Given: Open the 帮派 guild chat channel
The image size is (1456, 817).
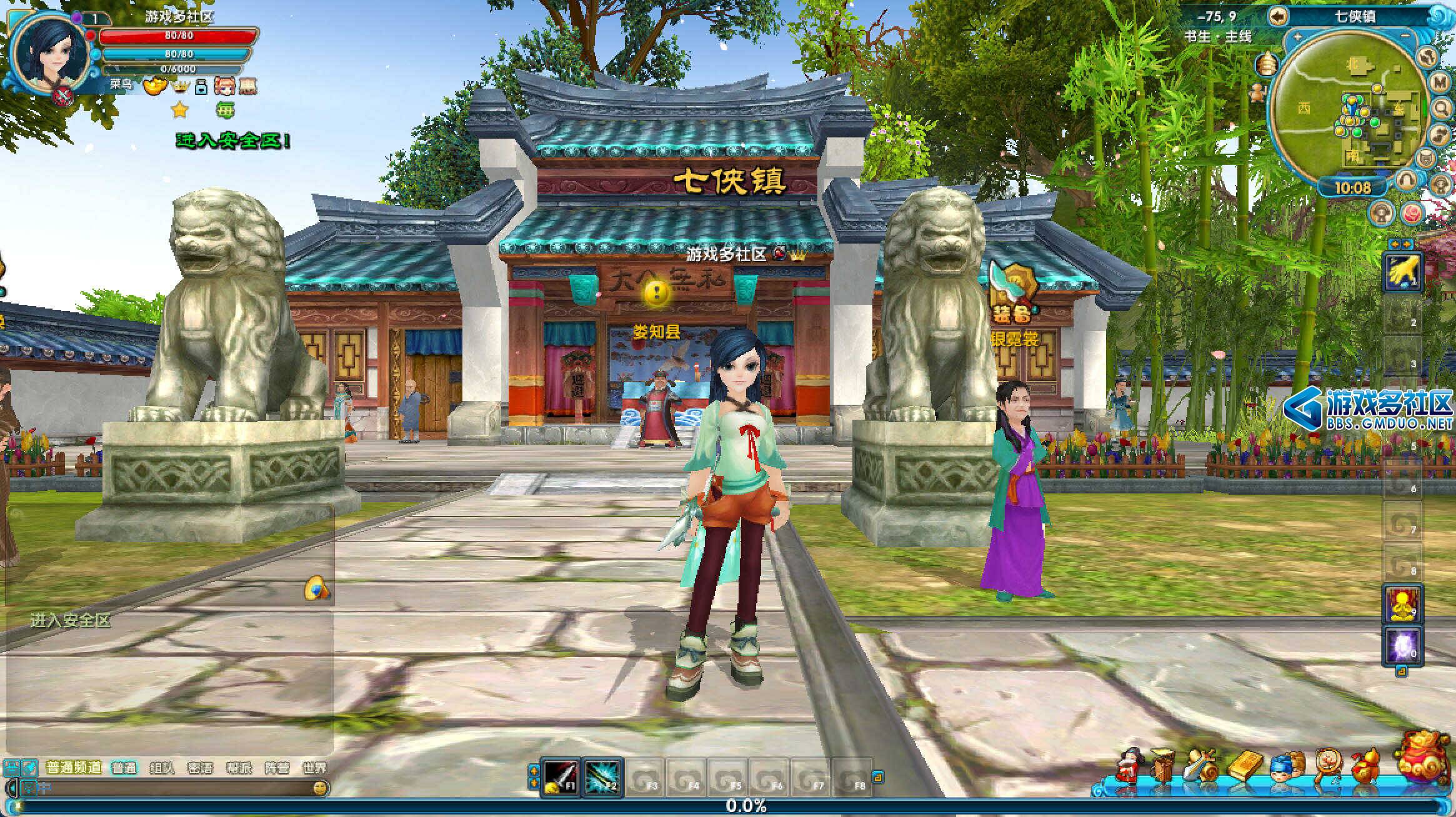Looking at the screenshot, I should (239, 768).
